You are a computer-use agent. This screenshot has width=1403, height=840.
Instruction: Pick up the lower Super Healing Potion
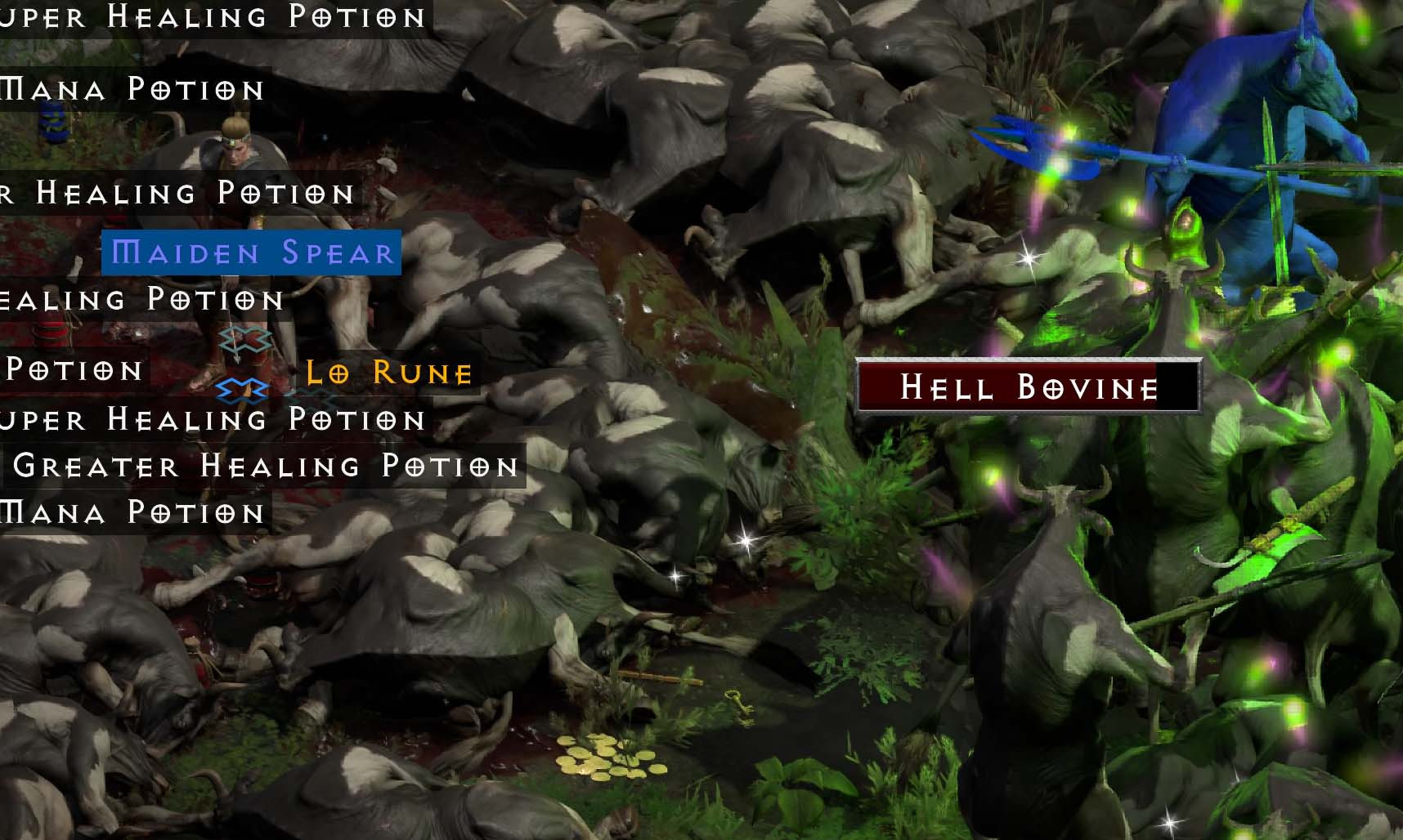(213, 420)
